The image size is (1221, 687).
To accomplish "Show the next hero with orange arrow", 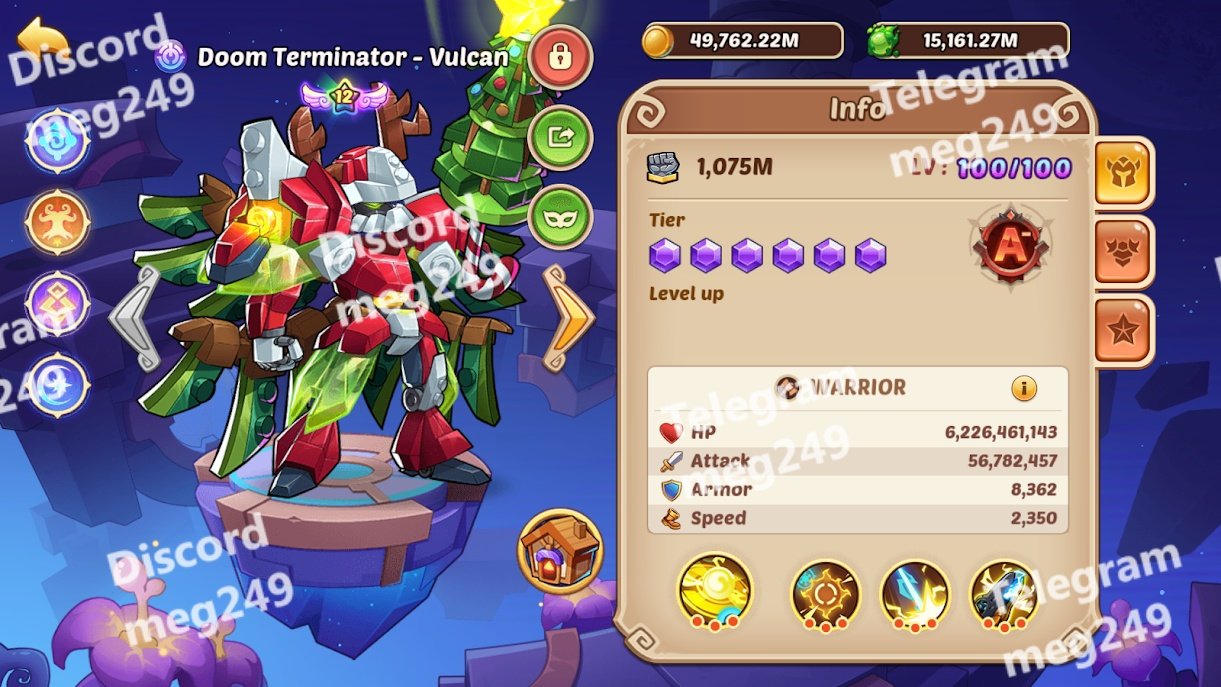I will coord(569,317).
